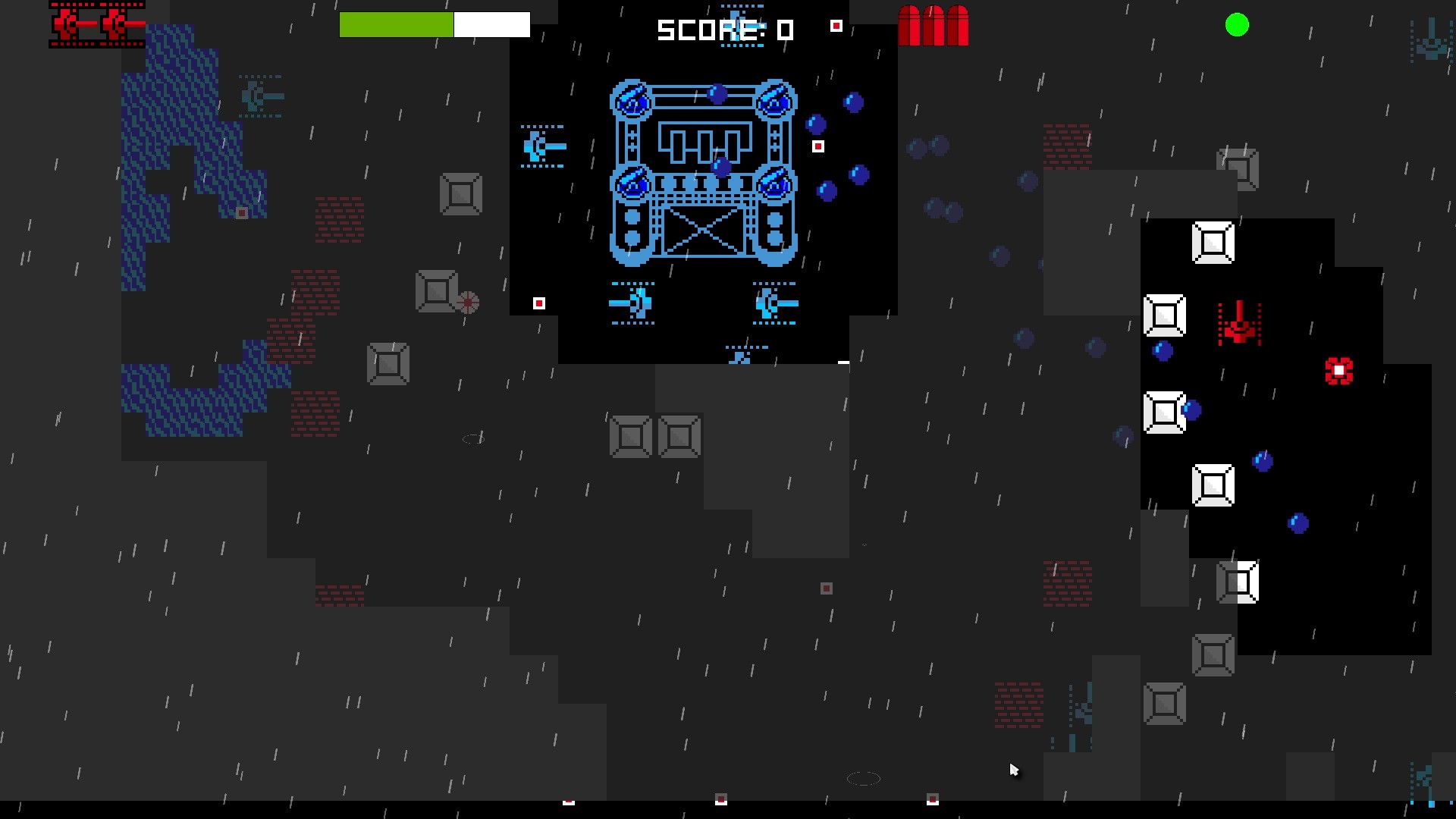The height and width of the screenshot is (819, 1456).
Task: Click the green status indicator dot top-right
Action: pos(1236,25)
